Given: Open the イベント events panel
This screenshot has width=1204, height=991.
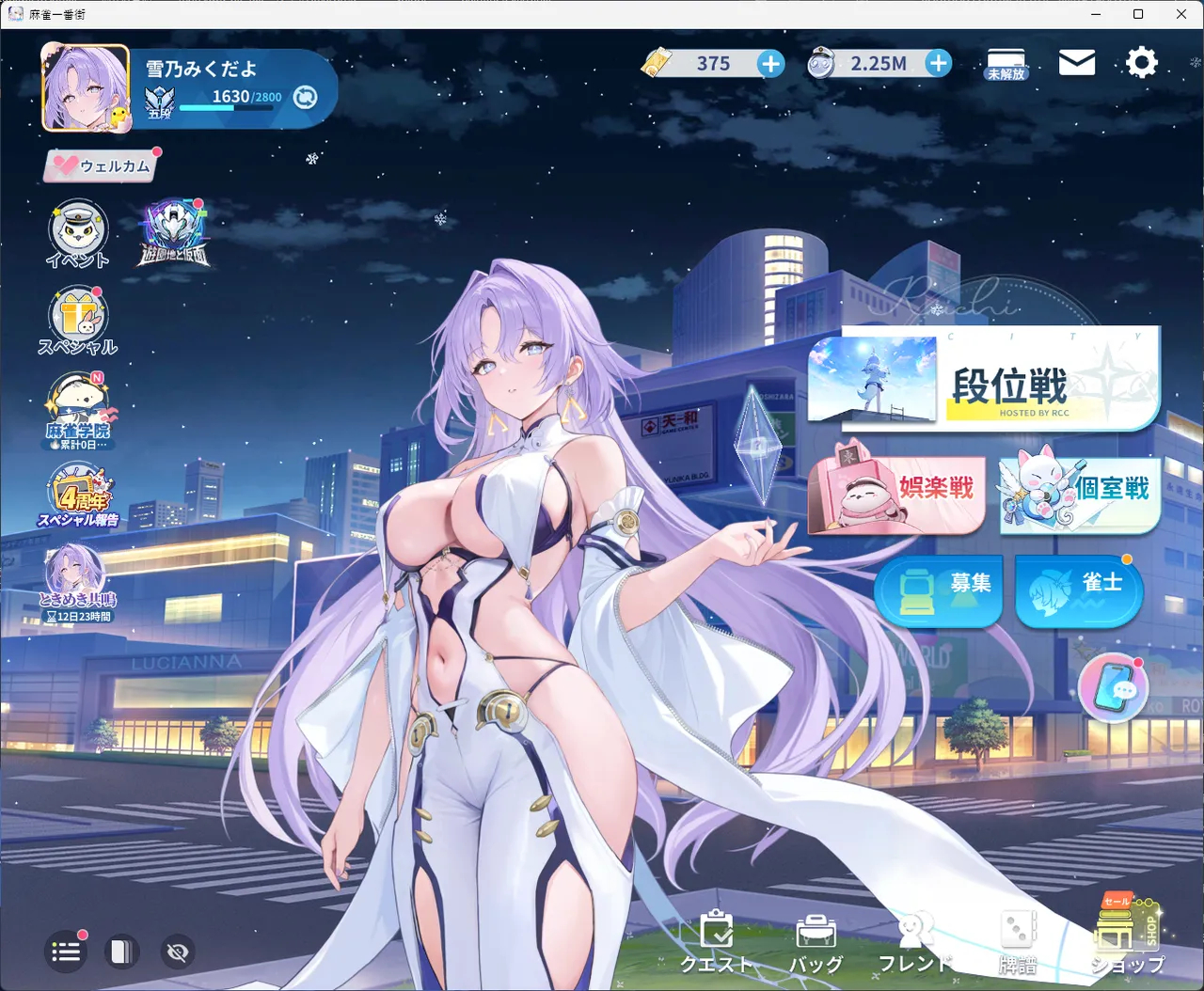Looking at the screenshot, I should (76, 233).
